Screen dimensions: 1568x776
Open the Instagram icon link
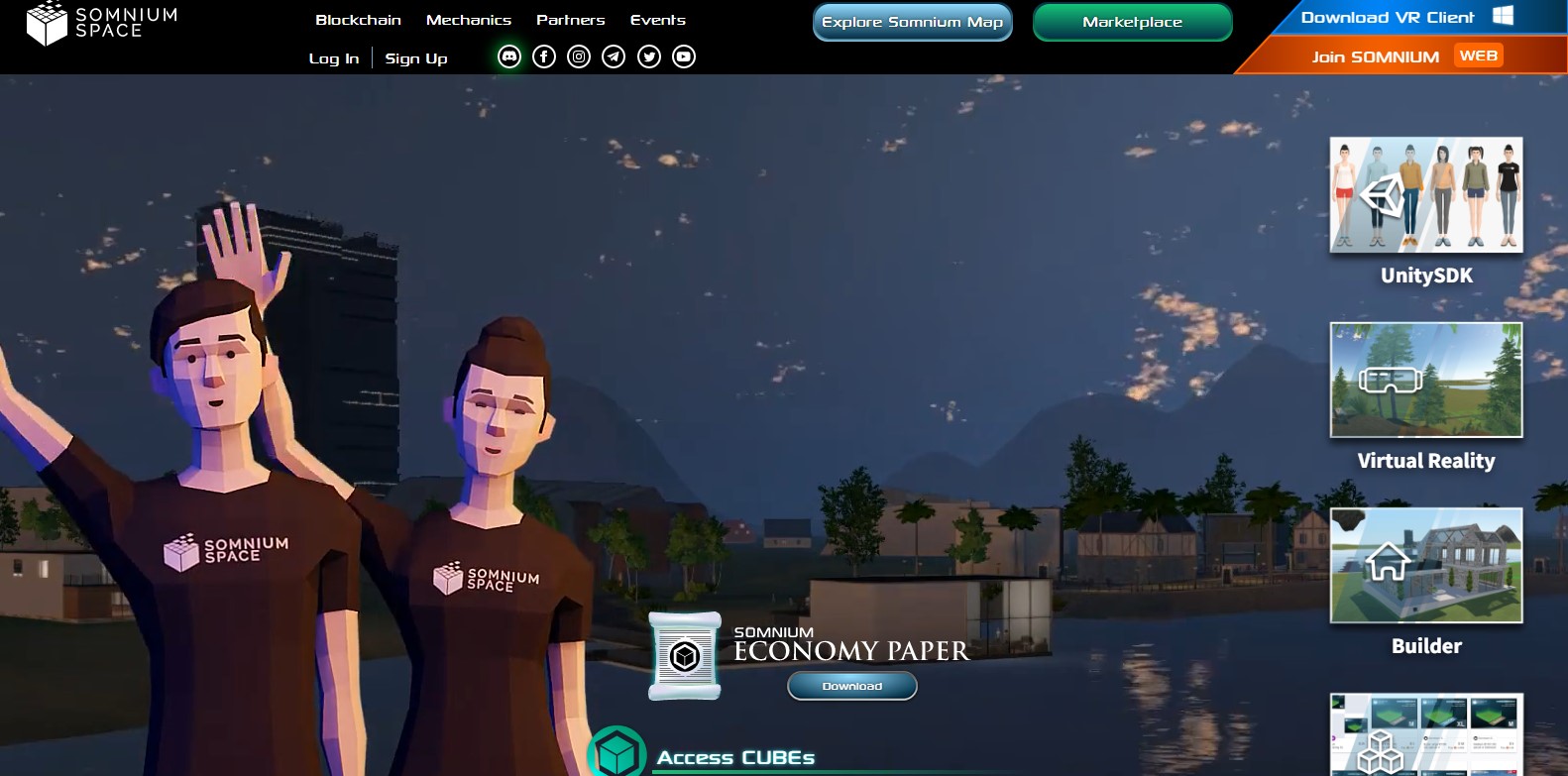(579, 56)
